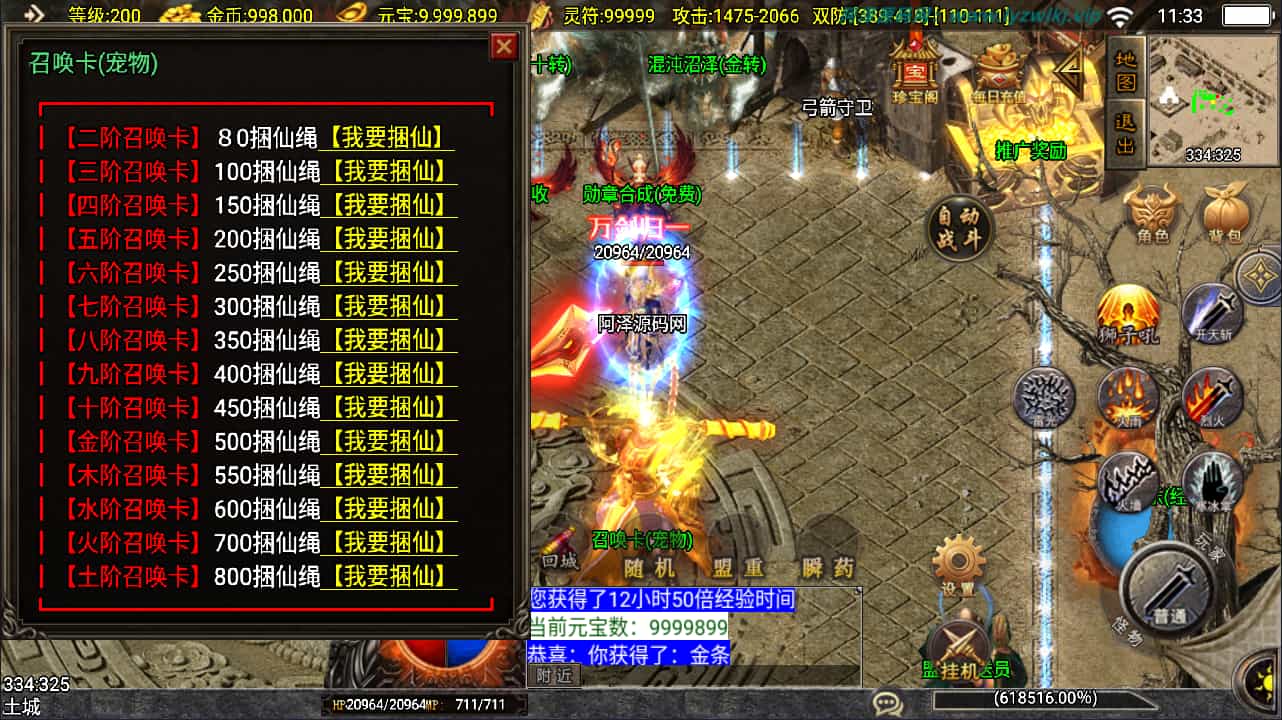Click 我要捆仙 for 二阶召唤卡
The image size is (1282, 720).
[388, 138]
